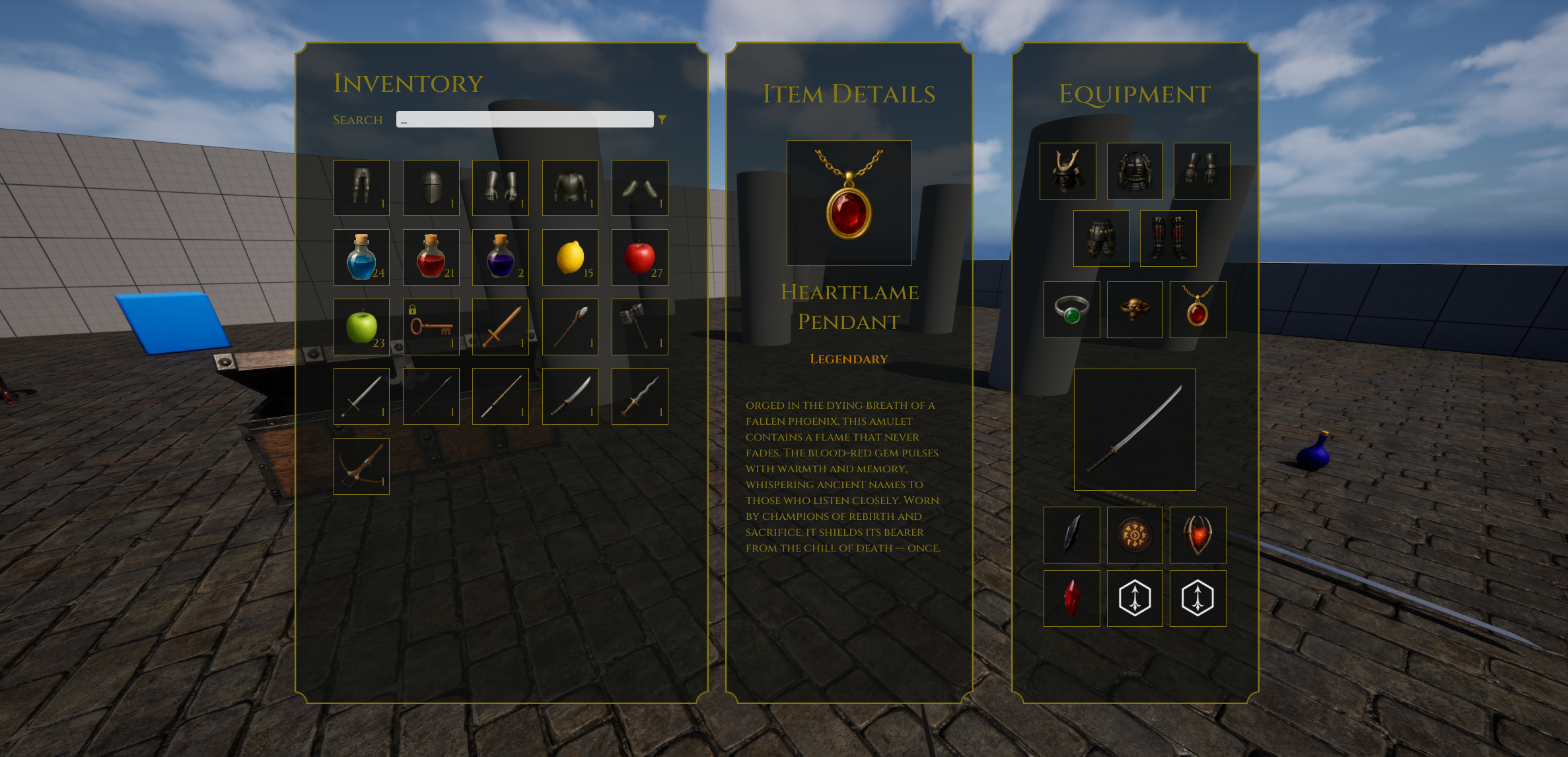Click the equipped samurai helmet
Image resolution: width=1568 pixels, height=757 pixels.
(1067, 171)
